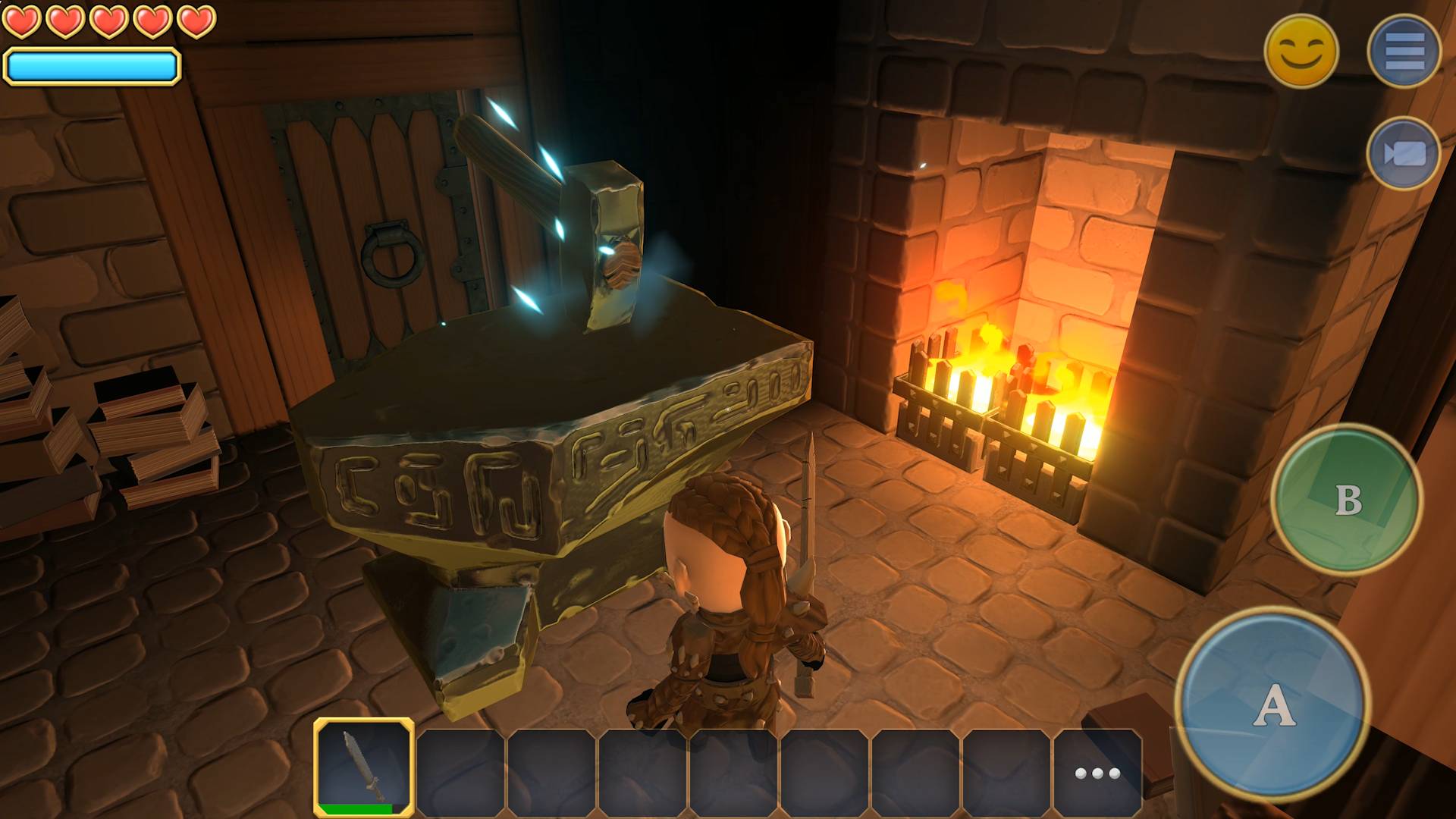Tap the green B action button
The width and height of the screenshot is (1456, 819).
[x=1346, y=499]
